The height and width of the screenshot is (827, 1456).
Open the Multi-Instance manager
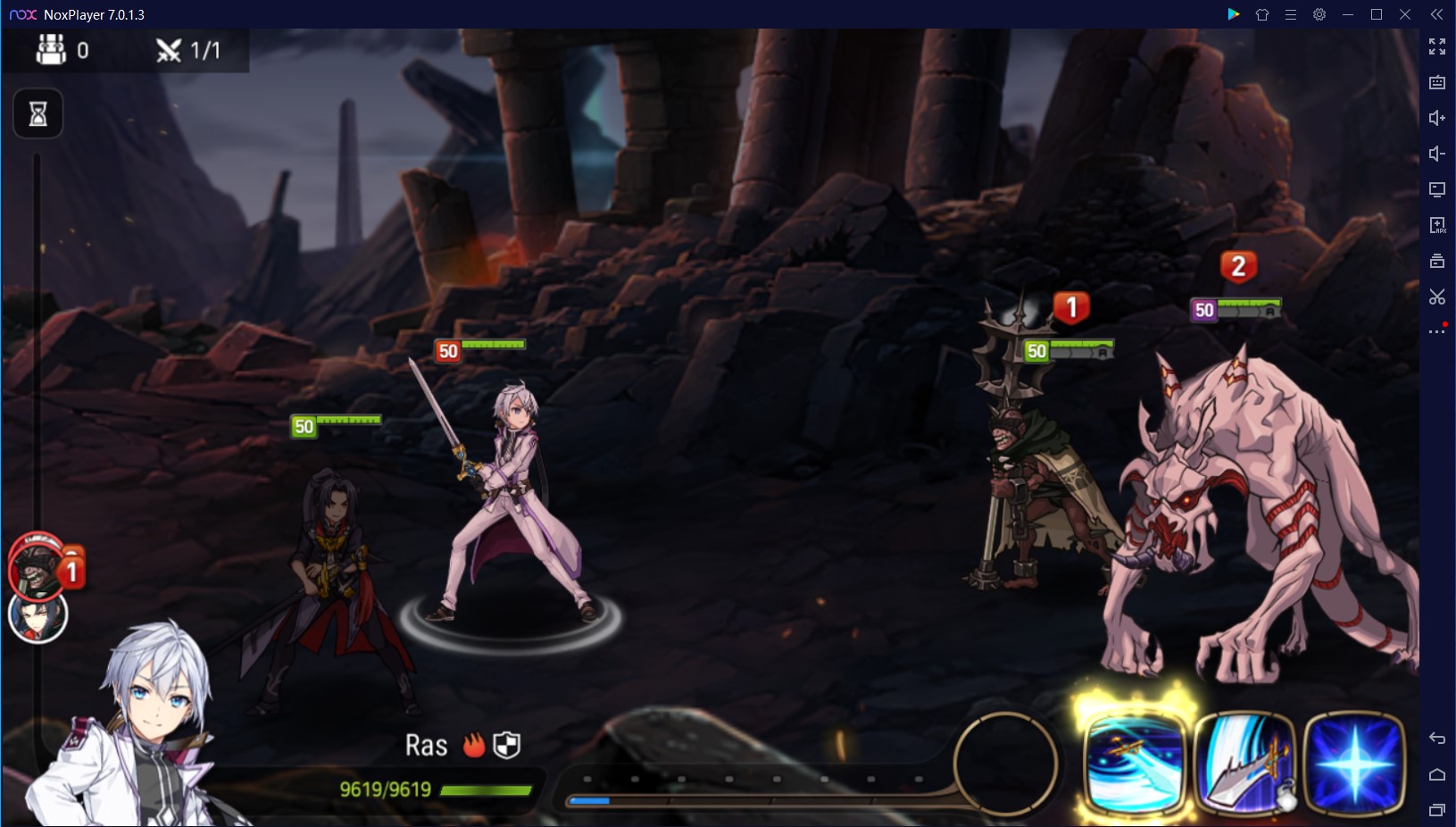pos(1437,261)
